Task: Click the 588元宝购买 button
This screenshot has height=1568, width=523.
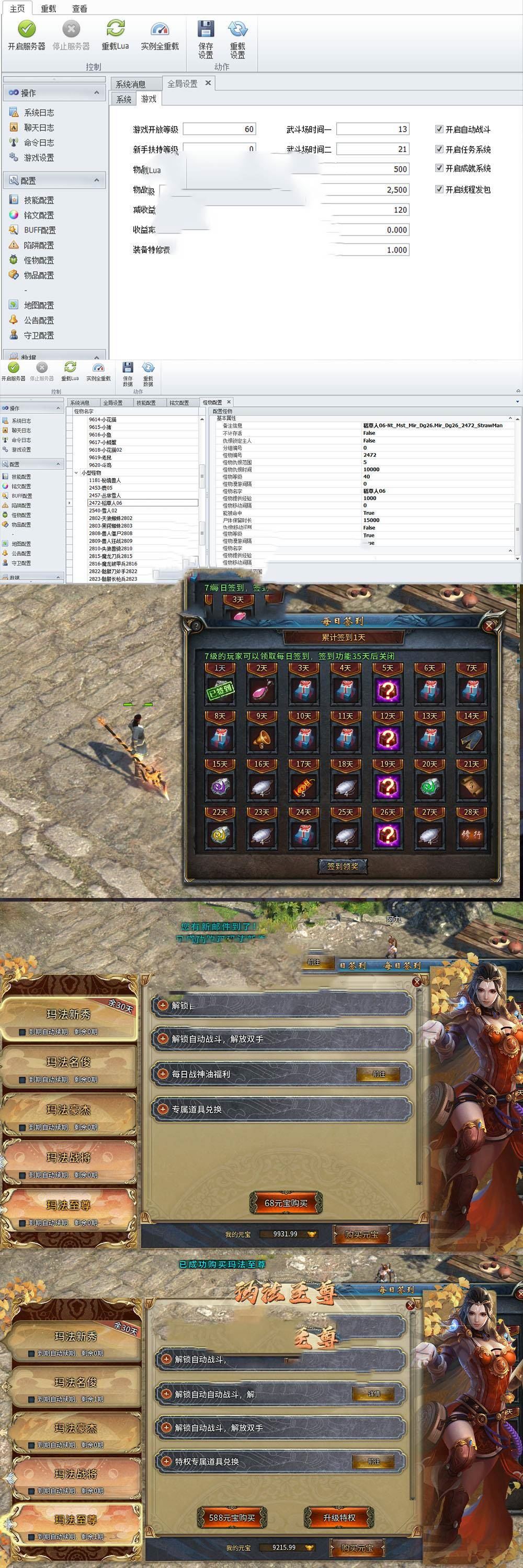Action: pos(232,1517)
